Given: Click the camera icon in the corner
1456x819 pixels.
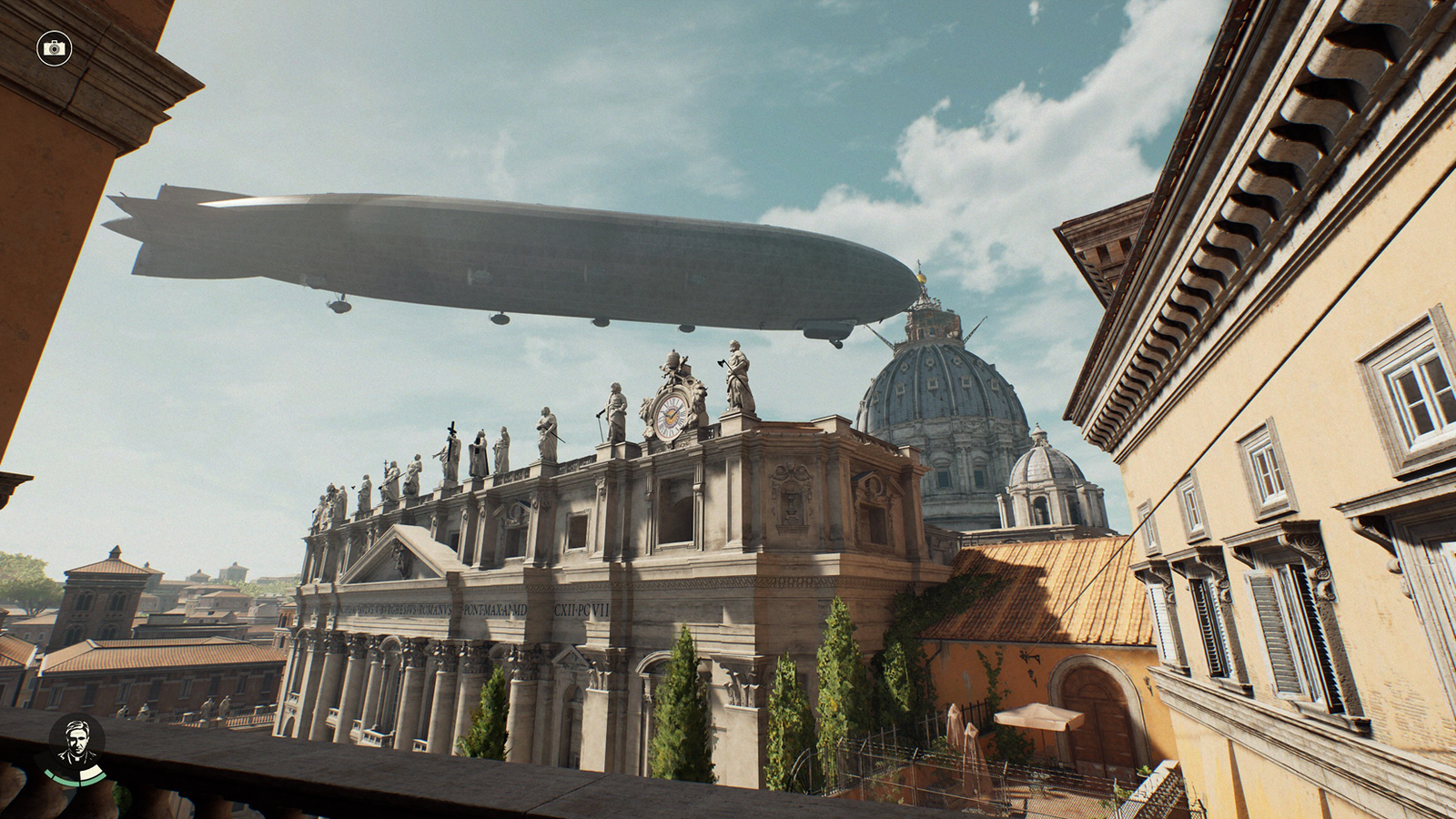Looking at the screenshot, I should [55, 47].
